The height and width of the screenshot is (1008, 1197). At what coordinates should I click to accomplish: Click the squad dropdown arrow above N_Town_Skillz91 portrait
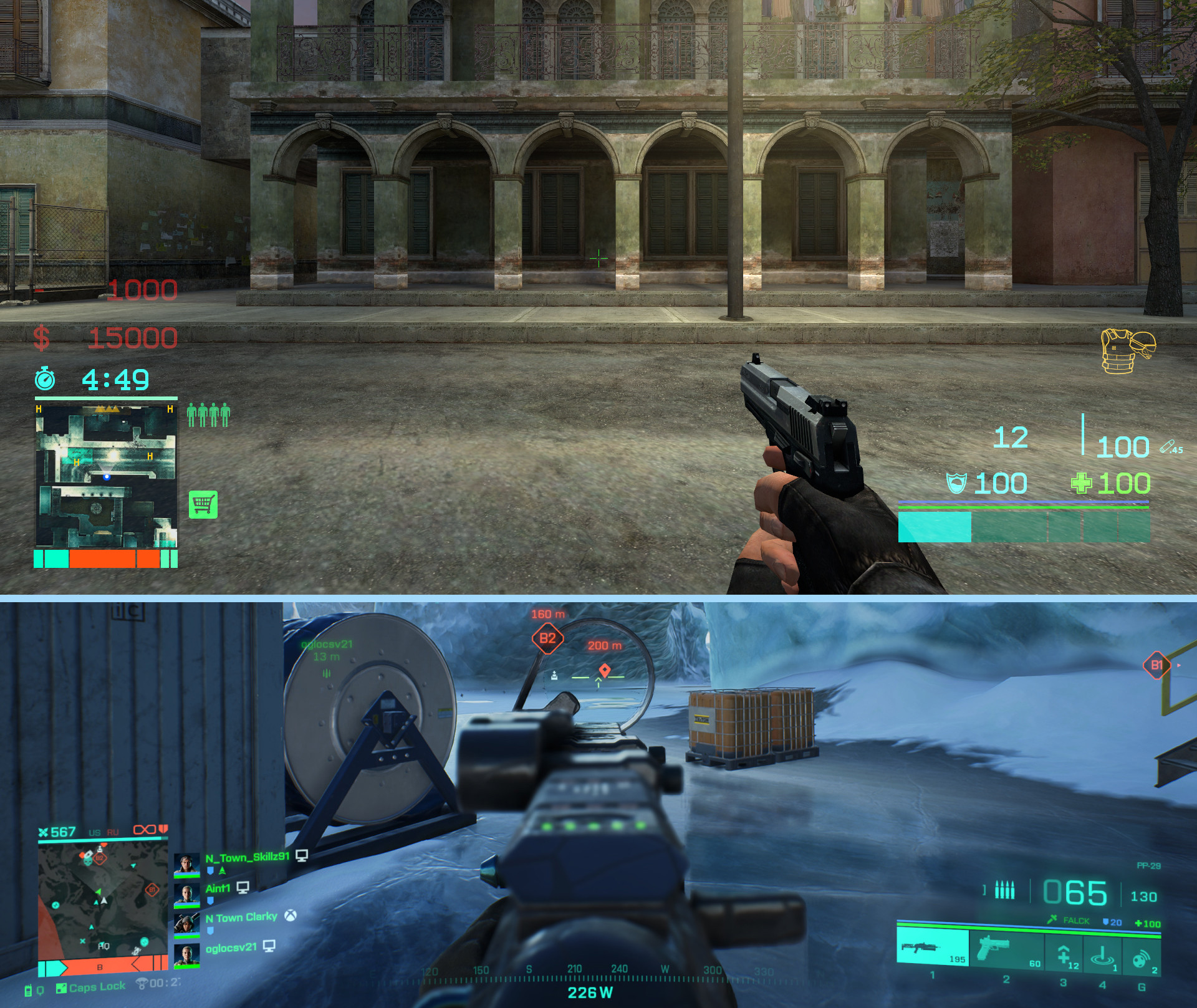coord(223,870)
